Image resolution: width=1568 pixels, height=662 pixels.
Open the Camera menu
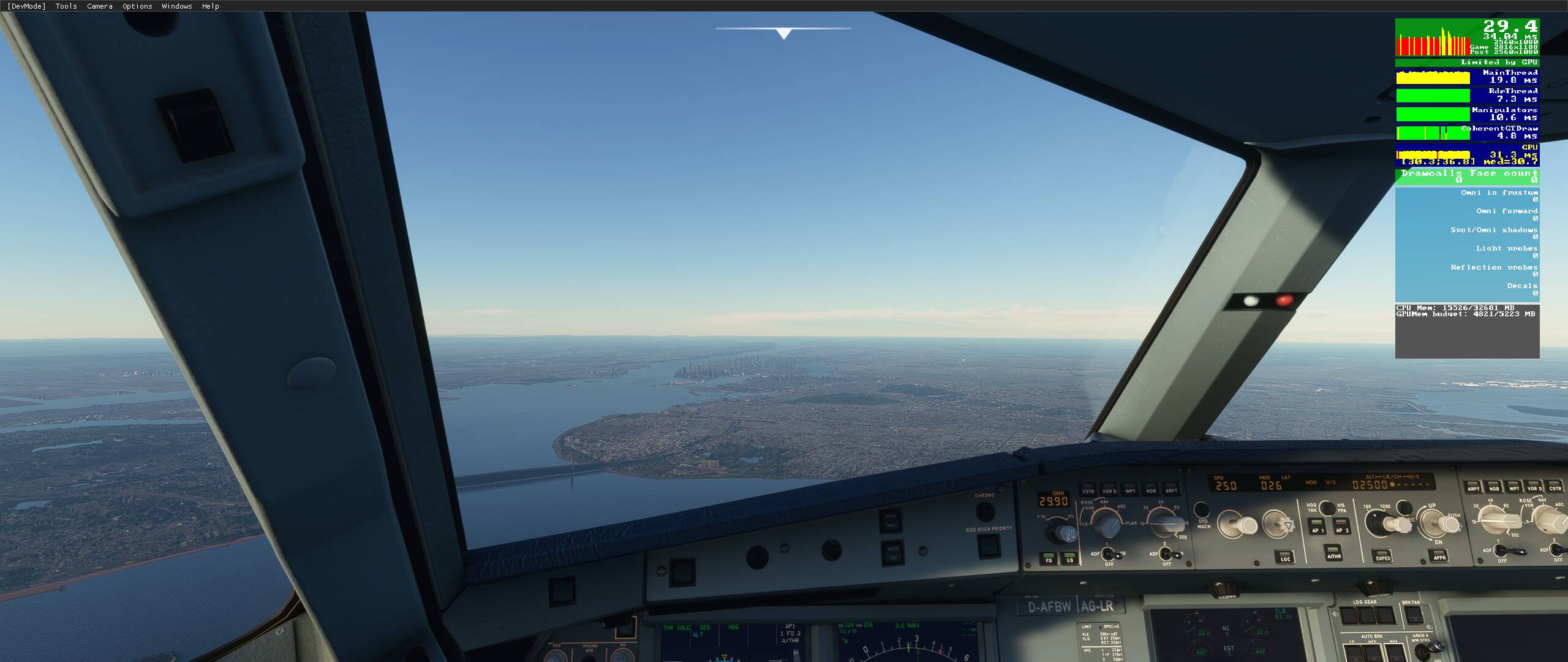pyautogui.click(x=99, y=6)
